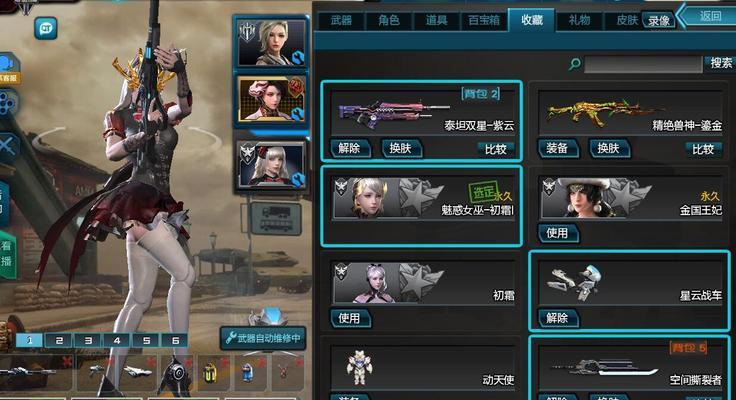Viewport: 736px width, 400px height.
Task: Open the 录像 recordings button
Action: [x=658, y=20]
